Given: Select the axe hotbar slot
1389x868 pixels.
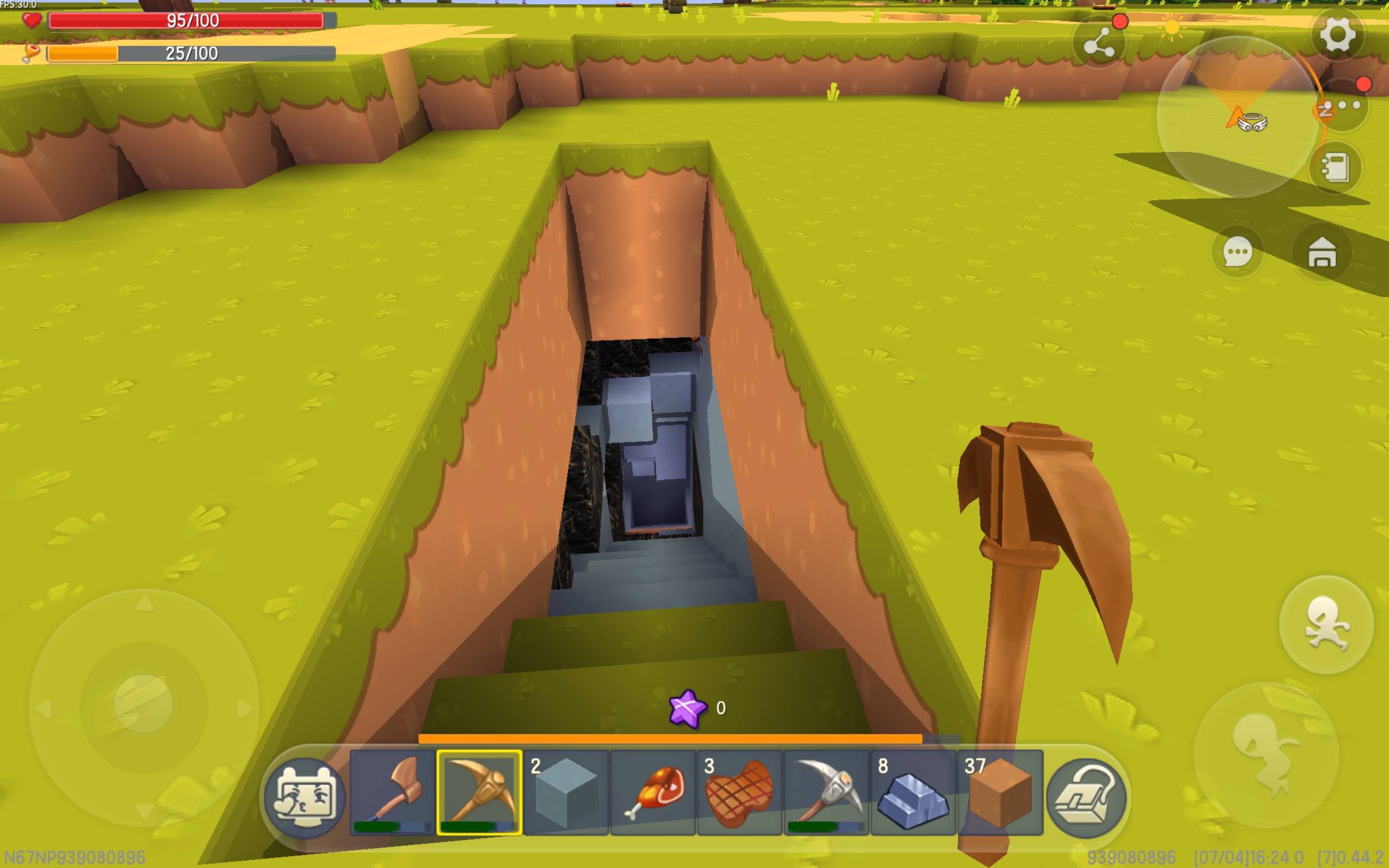Looking at the screenshot, I should [x=393, y=792].
